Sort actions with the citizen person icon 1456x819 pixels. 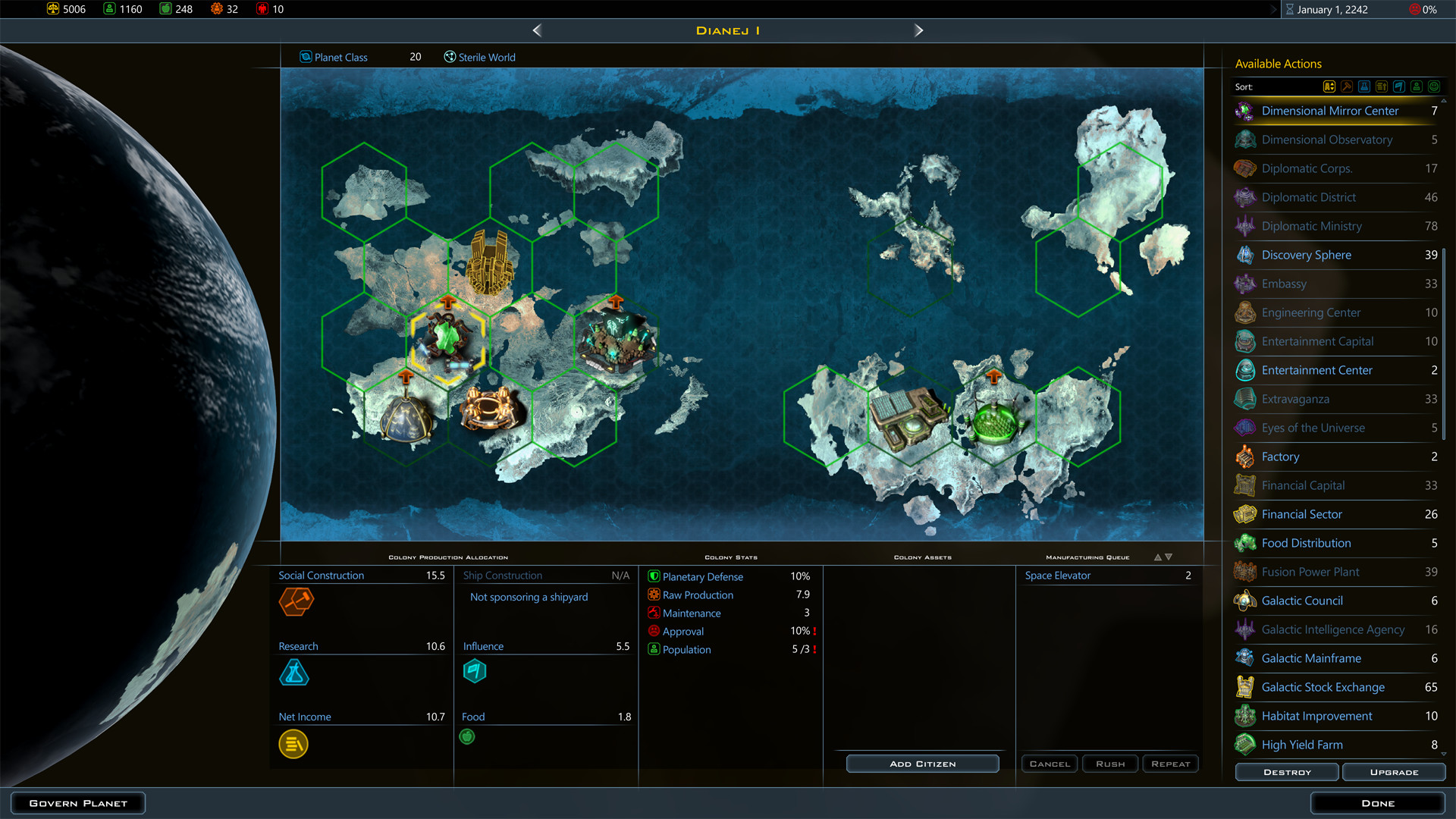tap(1416, 86)
